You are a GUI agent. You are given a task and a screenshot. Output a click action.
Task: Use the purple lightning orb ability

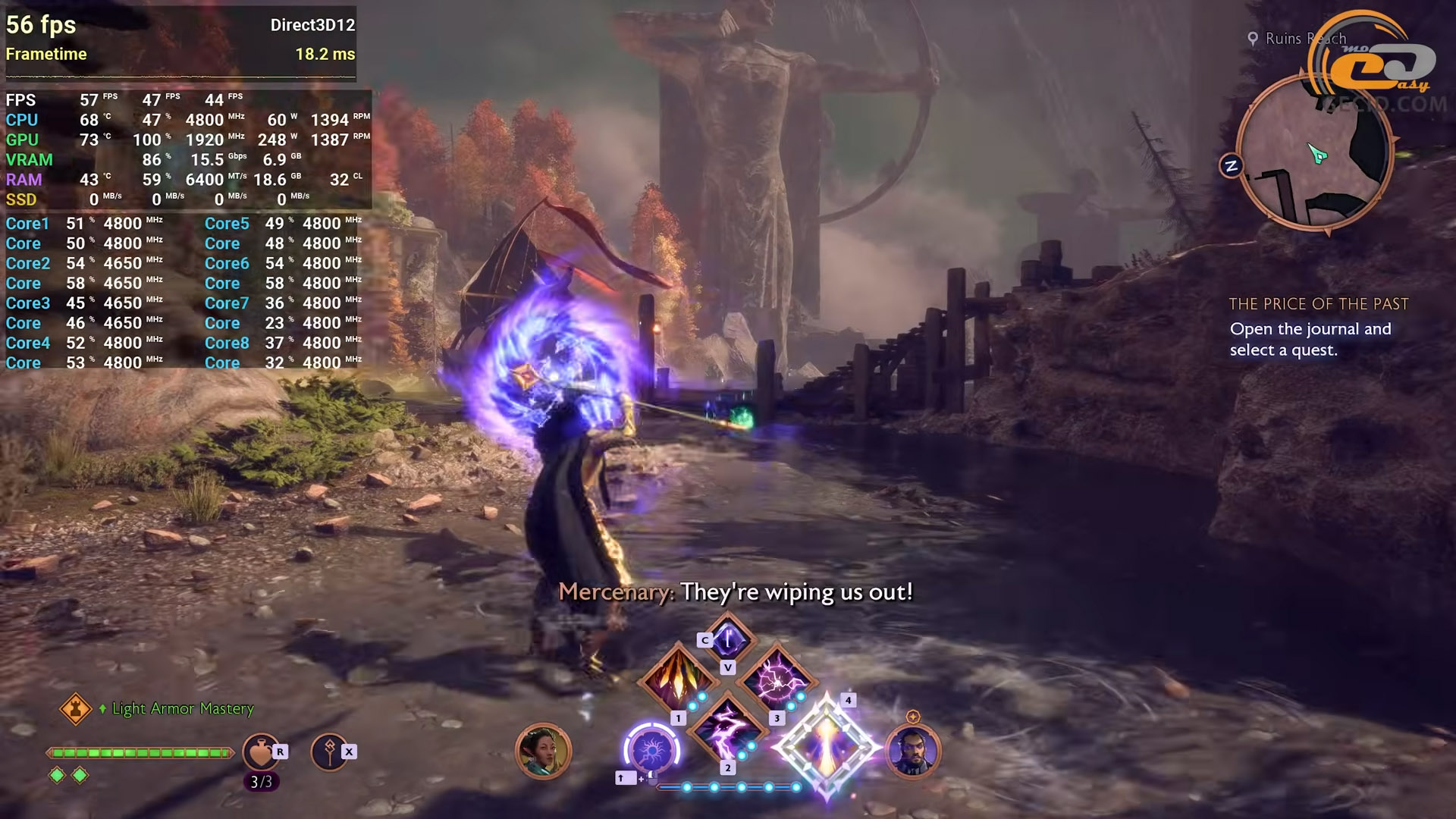[x=777, y=680]
